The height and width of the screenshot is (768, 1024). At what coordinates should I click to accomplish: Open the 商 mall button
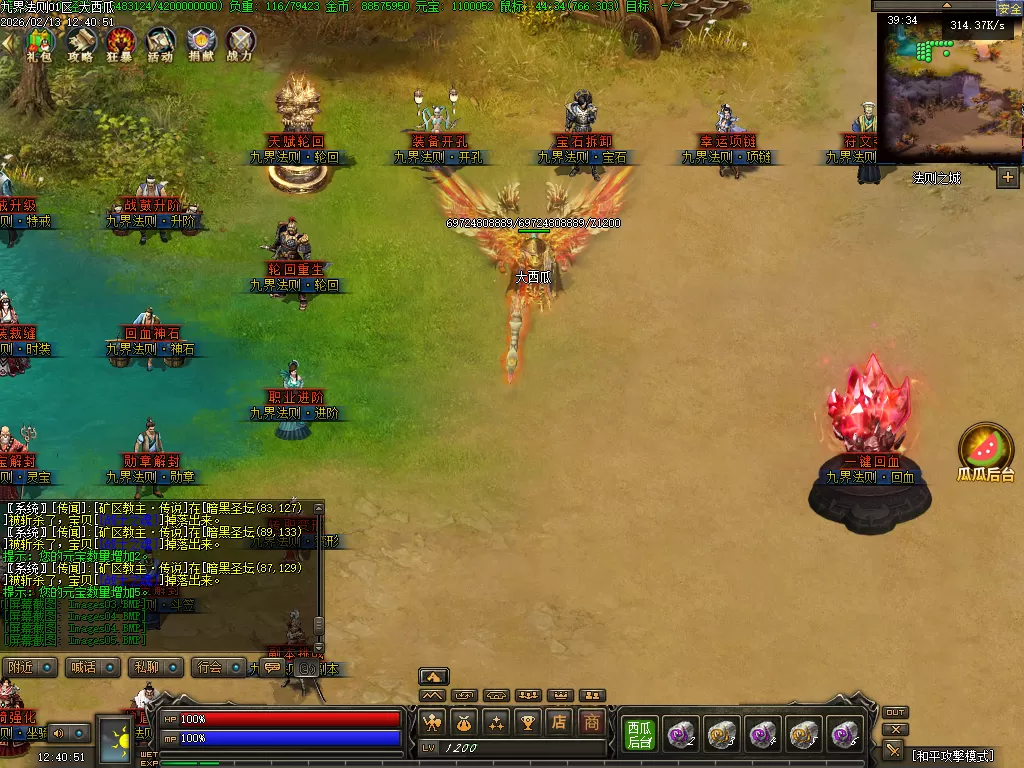[593, 722]
